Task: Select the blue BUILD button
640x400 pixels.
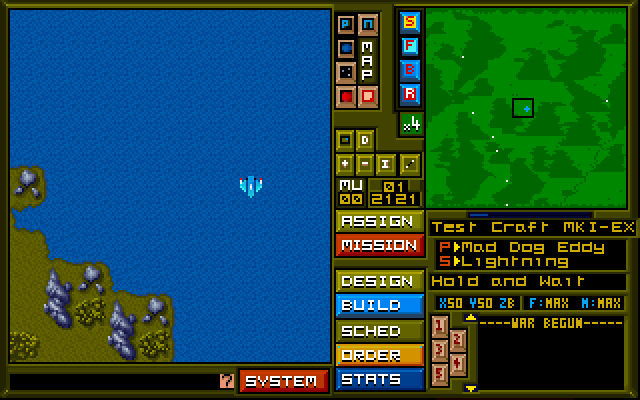Action: (x=378, y=305)
